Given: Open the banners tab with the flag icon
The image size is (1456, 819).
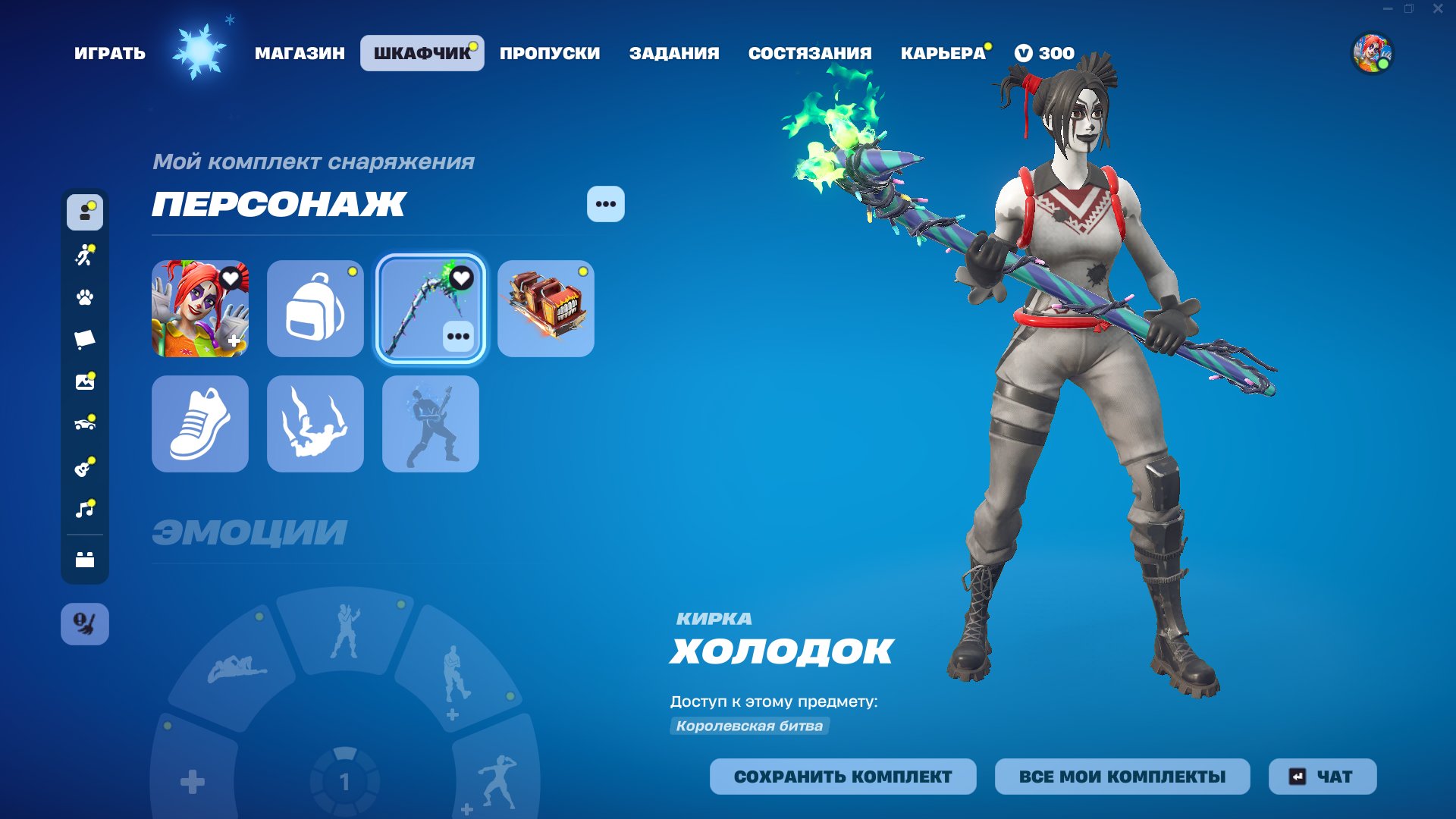Looking at the screenshot, I should (85, 339).
